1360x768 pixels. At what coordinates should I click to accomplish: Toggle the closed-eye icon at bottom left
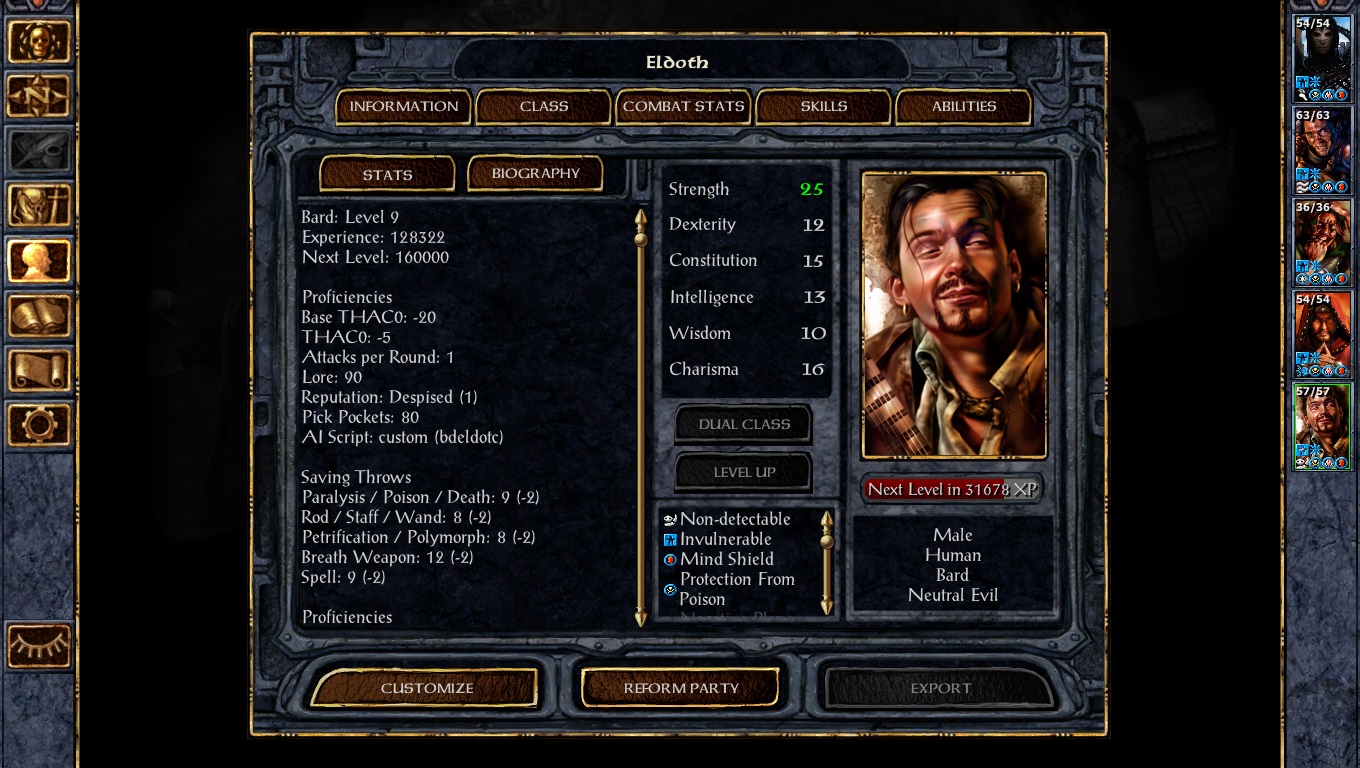click(40, 645)
